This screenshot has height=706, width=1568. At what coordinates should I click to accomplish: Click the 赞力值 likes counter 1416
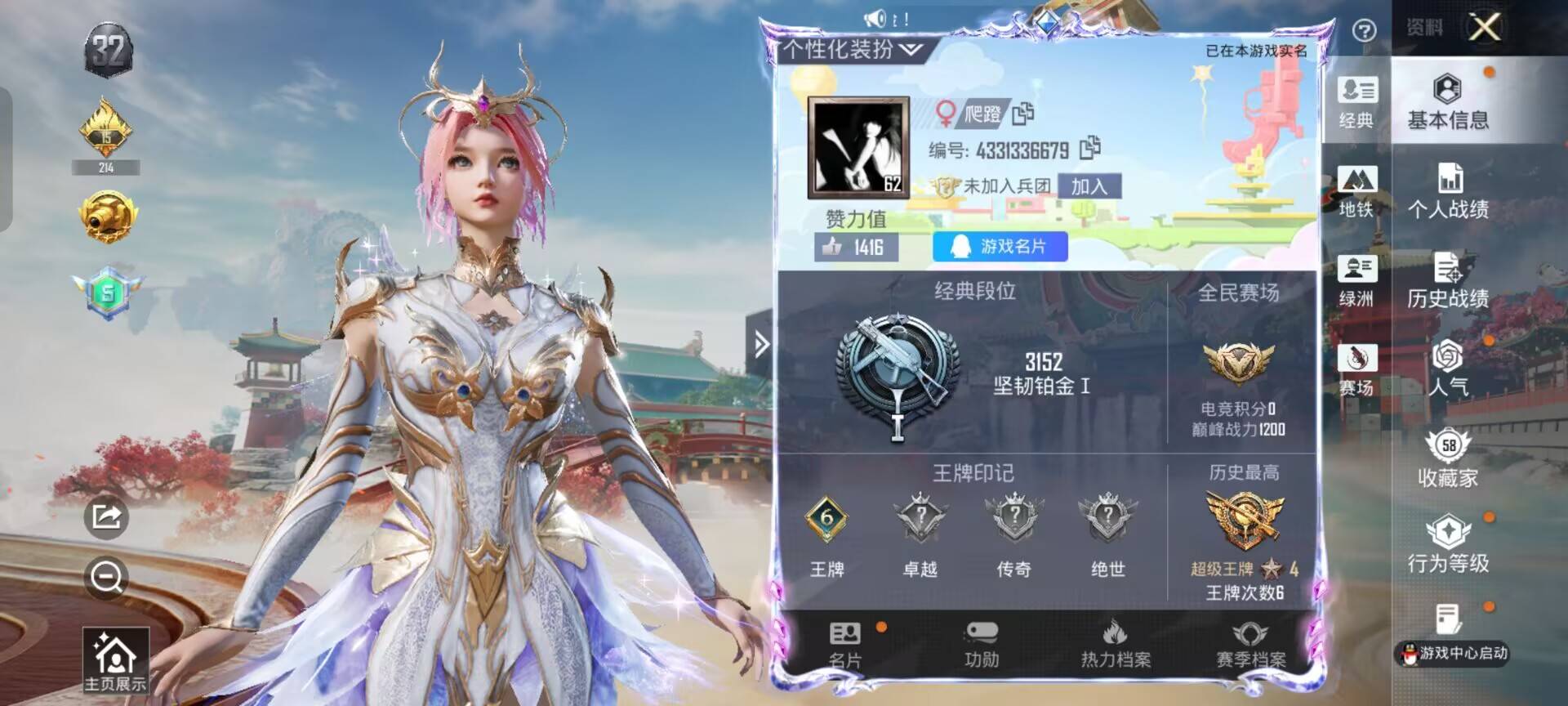[x=853, y=248]
